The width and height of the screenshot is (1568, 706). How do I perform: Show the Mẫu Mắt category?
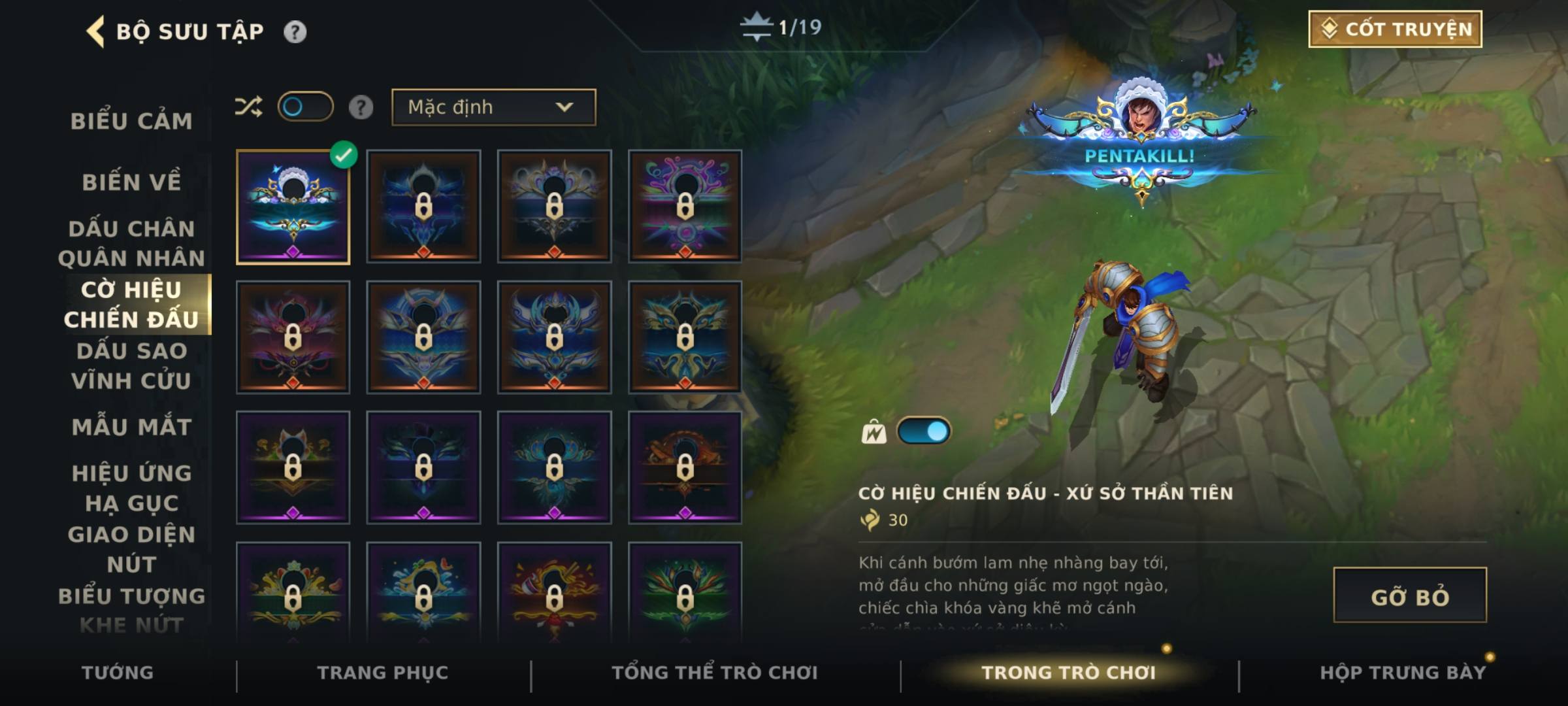(131, 427)
